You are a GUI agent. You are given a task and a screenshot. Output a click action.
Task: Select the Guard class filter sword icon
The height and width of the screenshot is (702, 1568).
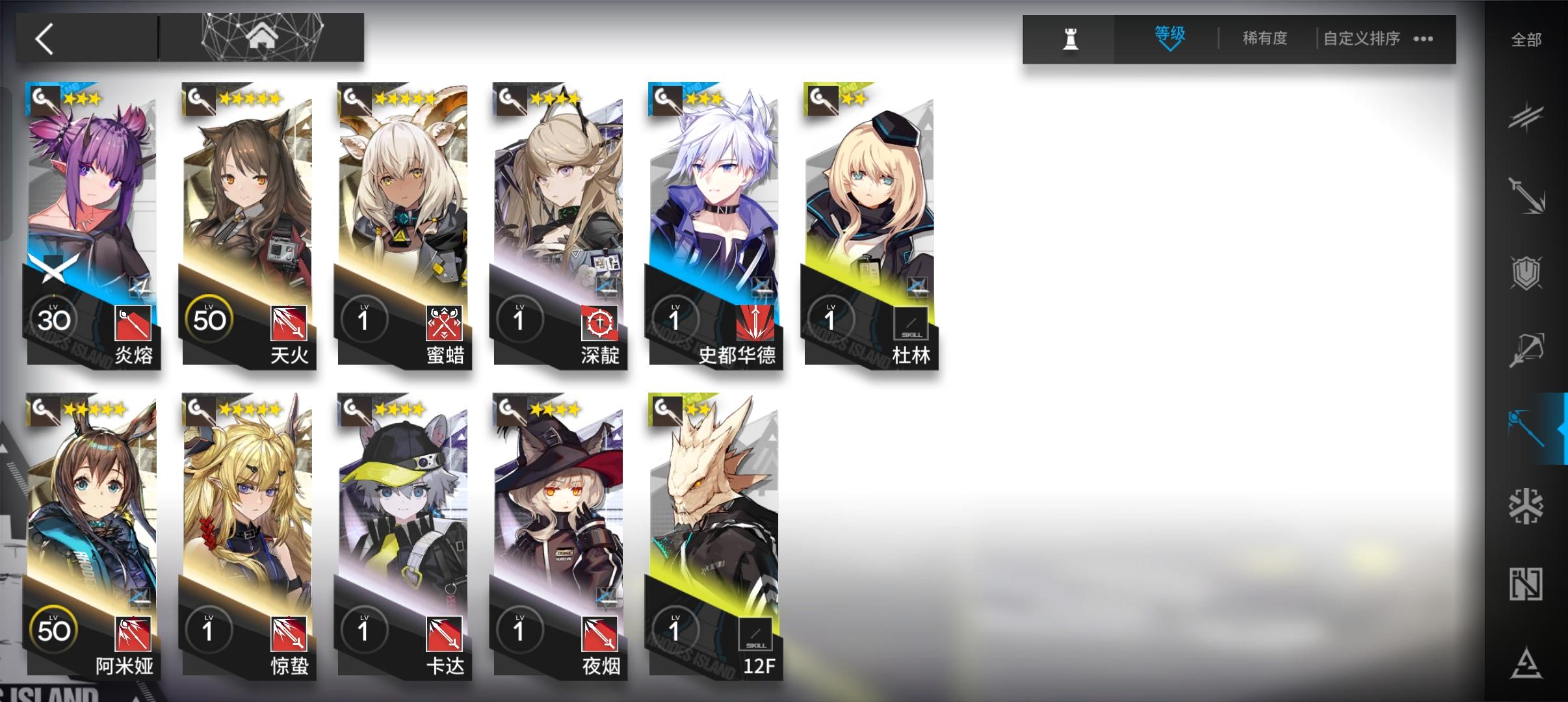coord(1528,195)
